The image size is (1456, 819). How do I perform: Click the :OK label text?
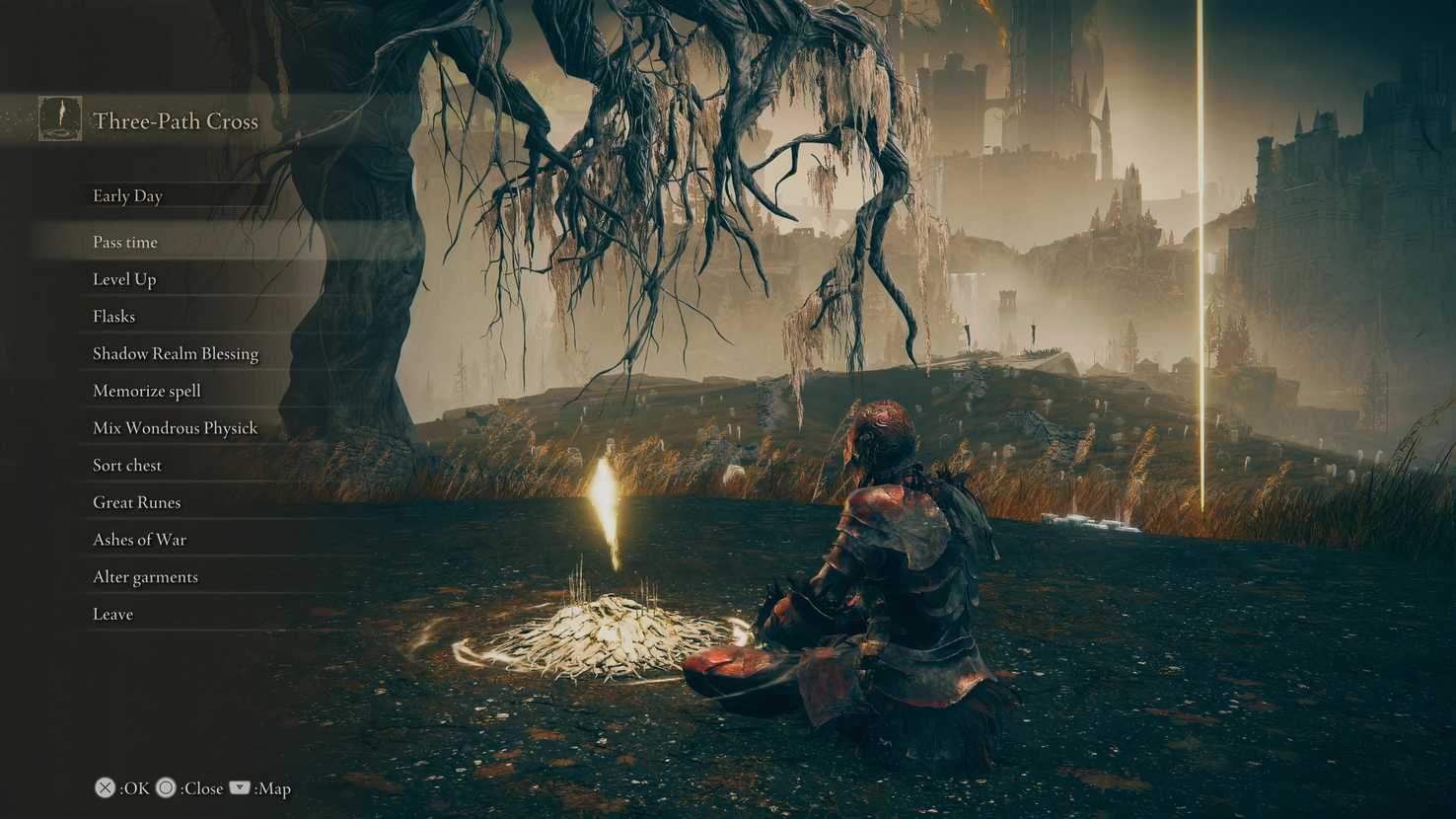tap(133, 788)
